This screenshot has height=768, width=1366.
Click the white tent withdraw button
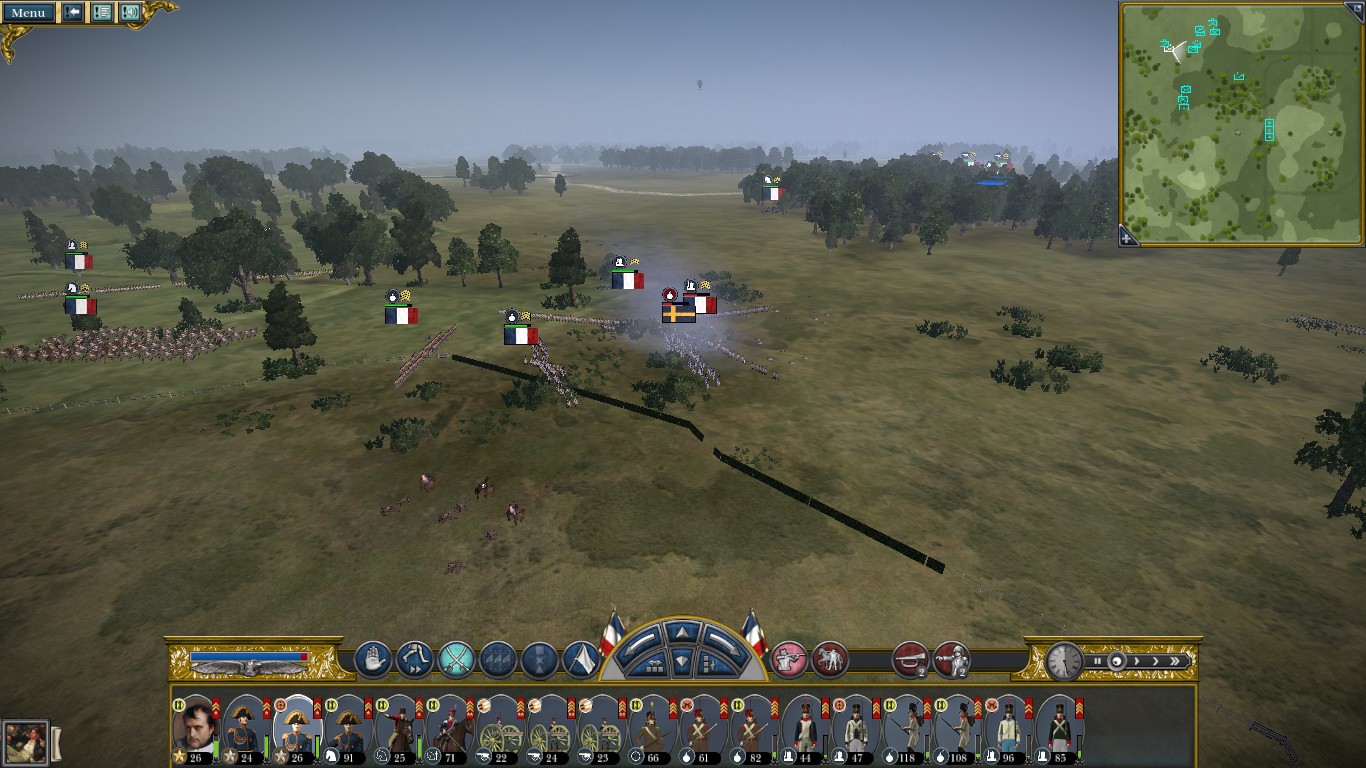pos(582,660)
